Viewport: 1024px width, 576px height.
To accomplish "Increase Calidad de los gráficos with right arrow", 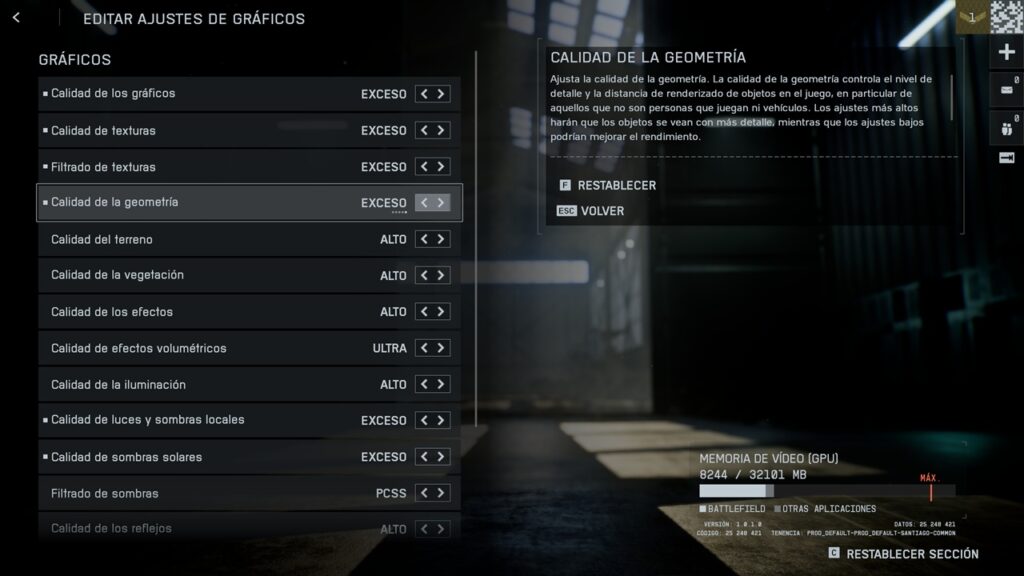I will pos(441,94).
